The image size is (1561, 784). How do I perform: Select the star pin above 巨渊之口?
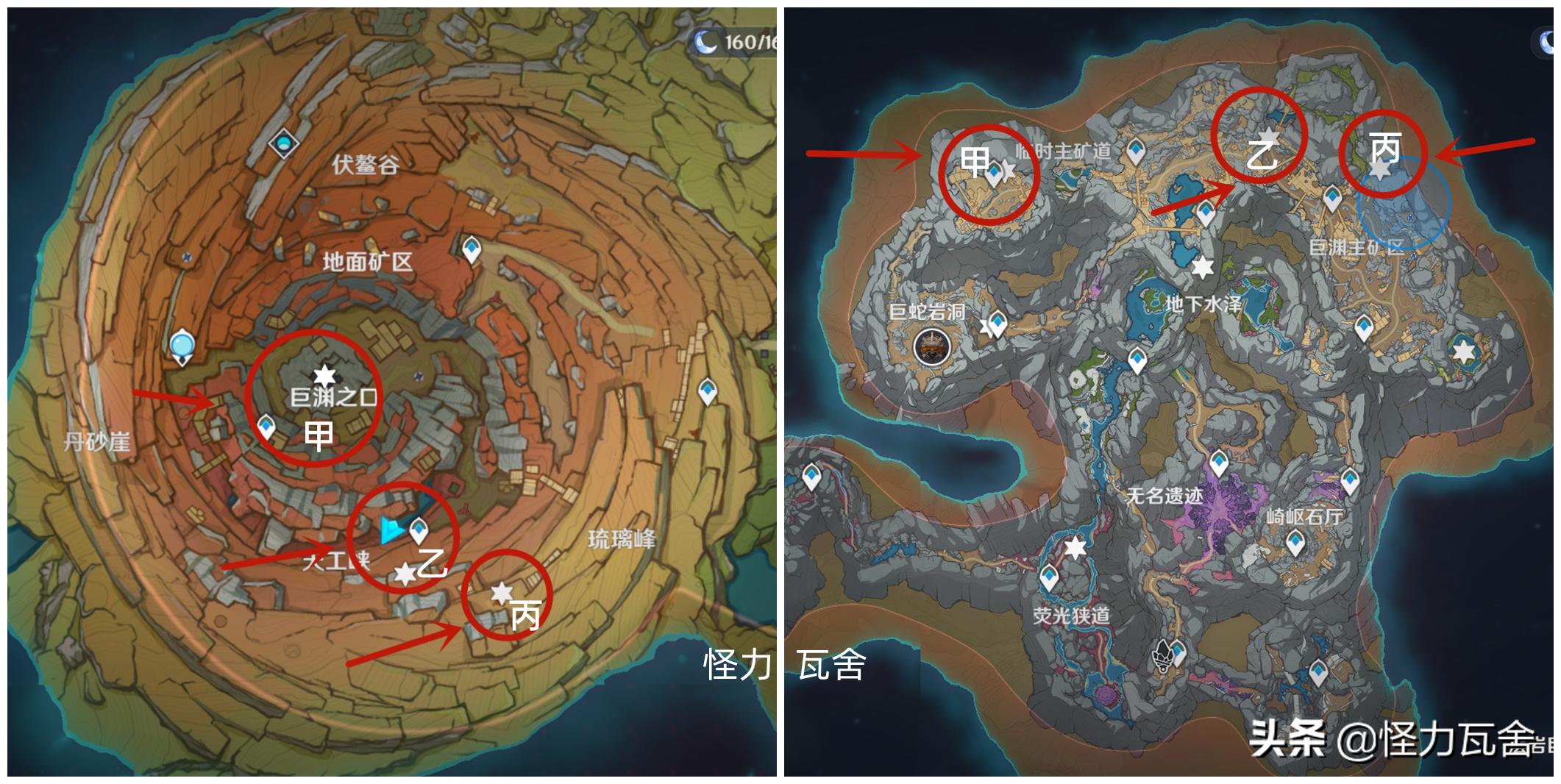(x=324, y=377)
